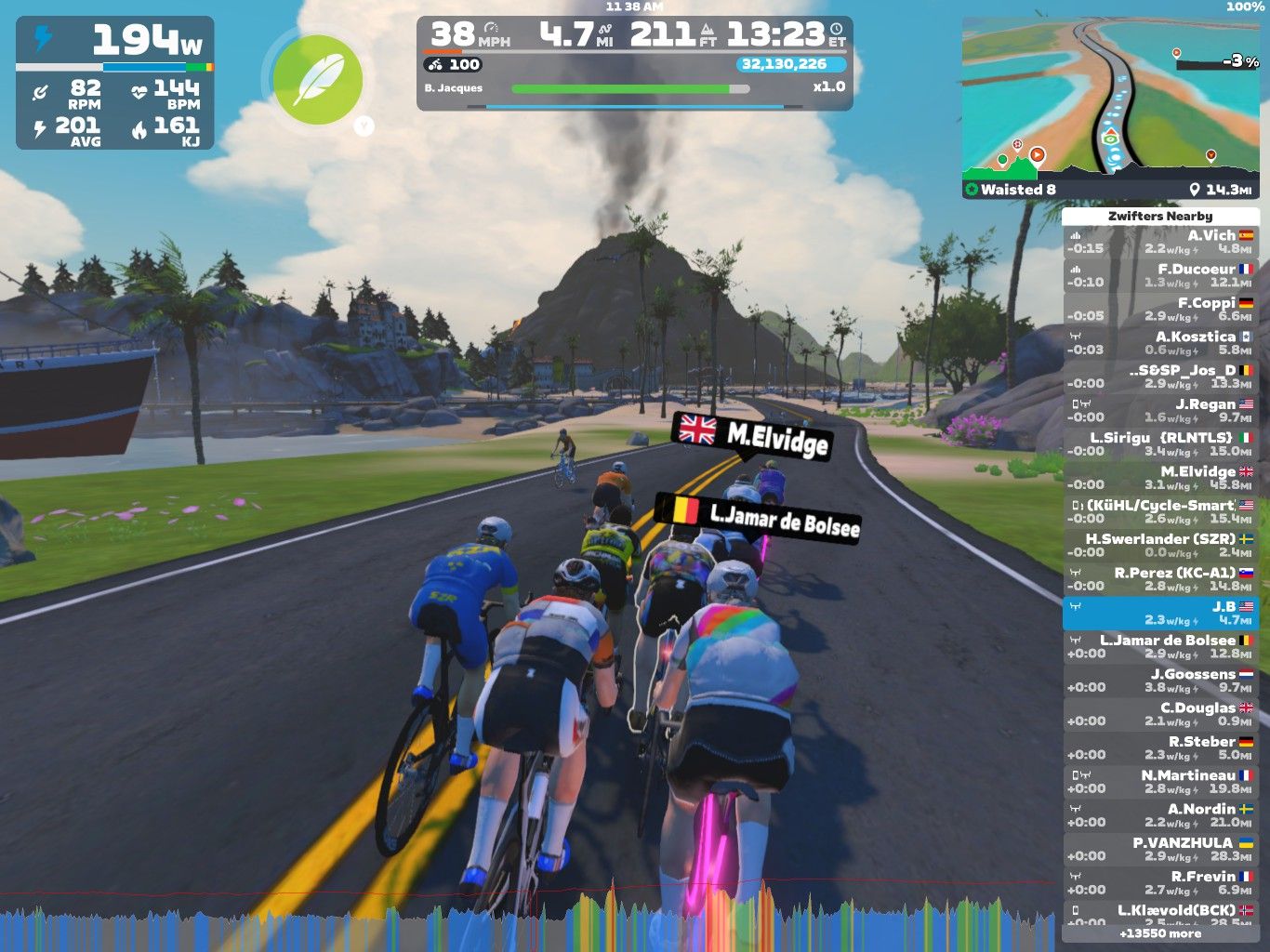Select rider F.Coppi in the list
Screen dimensions: 1270x952
point(1160,310)
